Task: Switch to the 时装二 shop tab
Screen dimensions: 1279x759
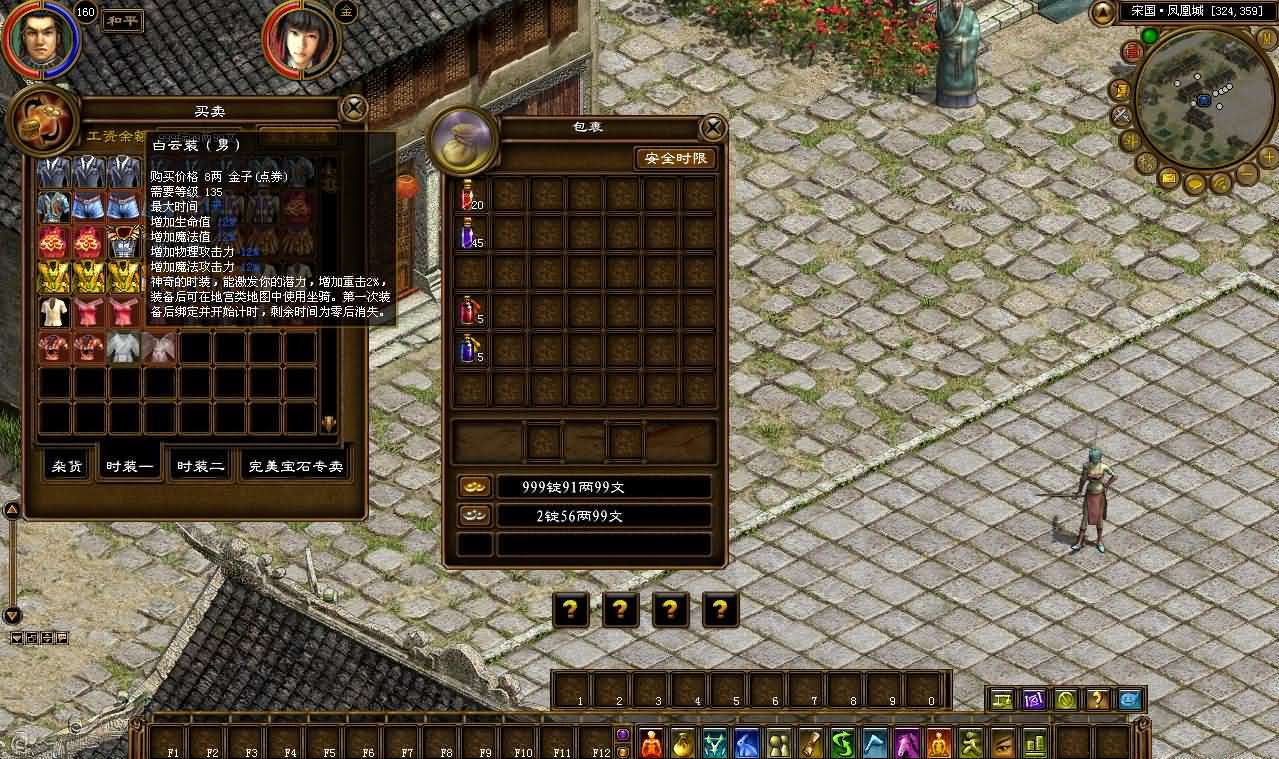Action: point(200,466)
